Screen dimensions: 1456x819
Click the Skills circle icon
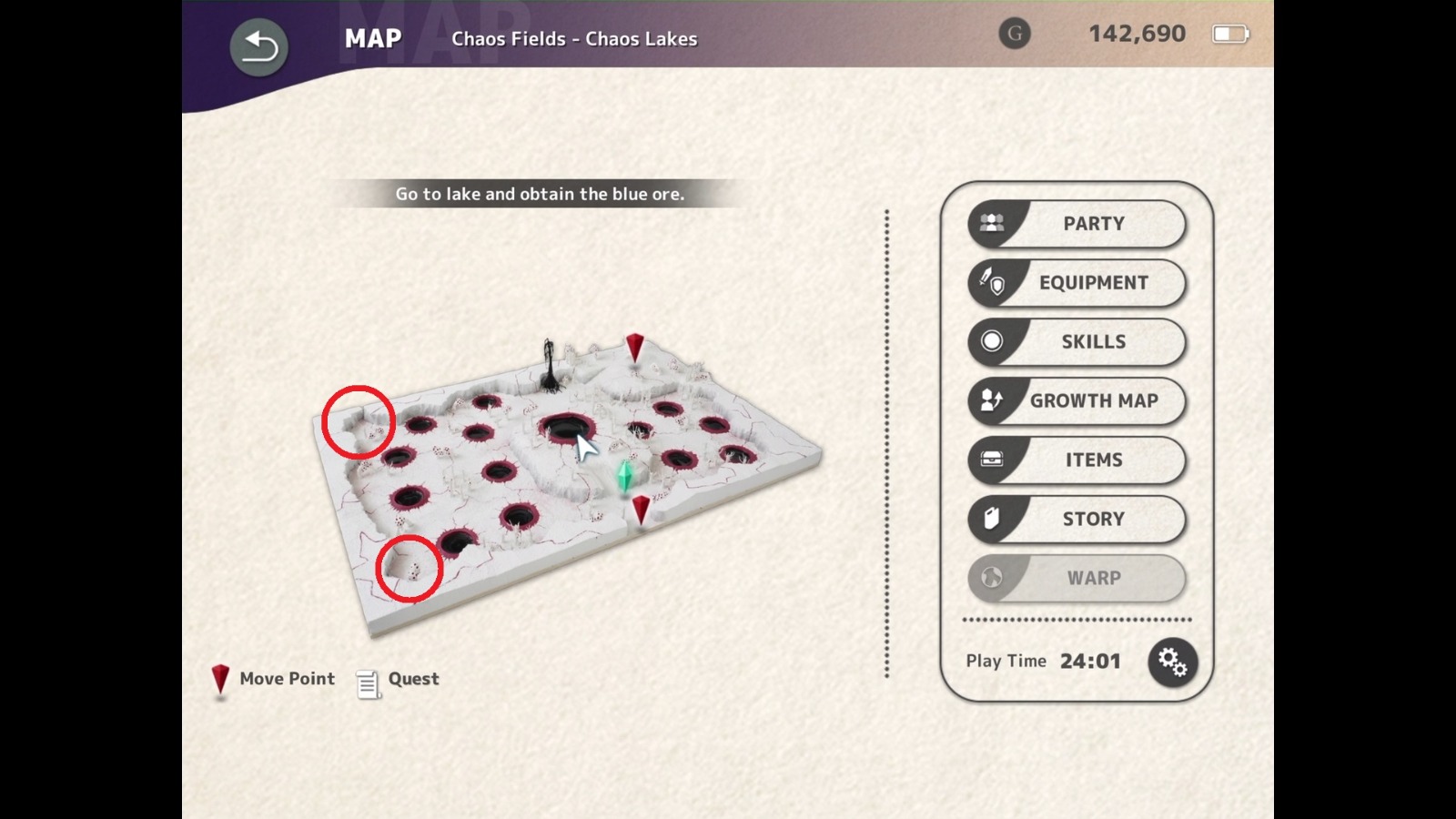coord(991,341)
